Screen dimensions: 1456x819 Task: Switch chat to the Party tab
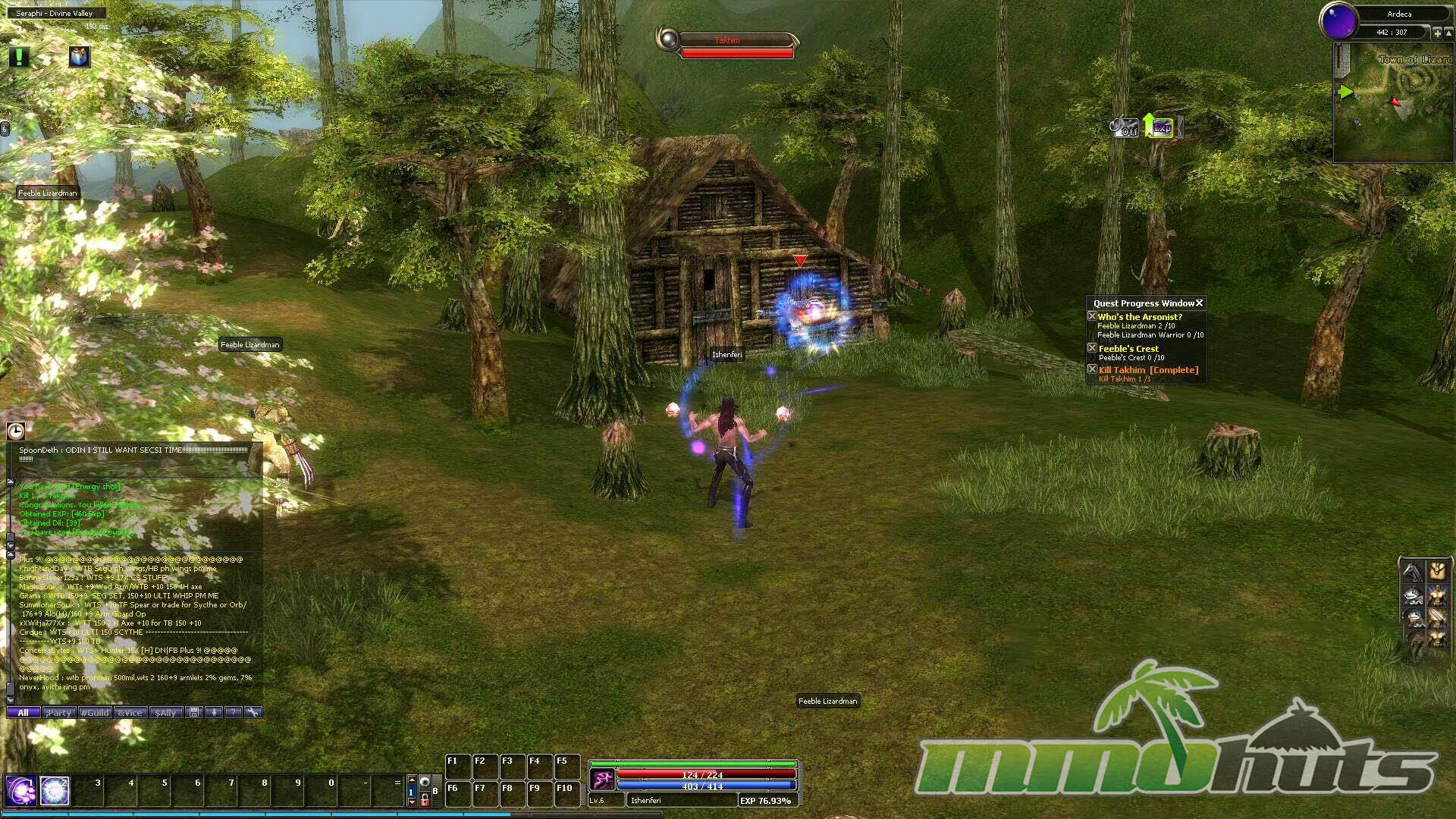click(58, 713)
